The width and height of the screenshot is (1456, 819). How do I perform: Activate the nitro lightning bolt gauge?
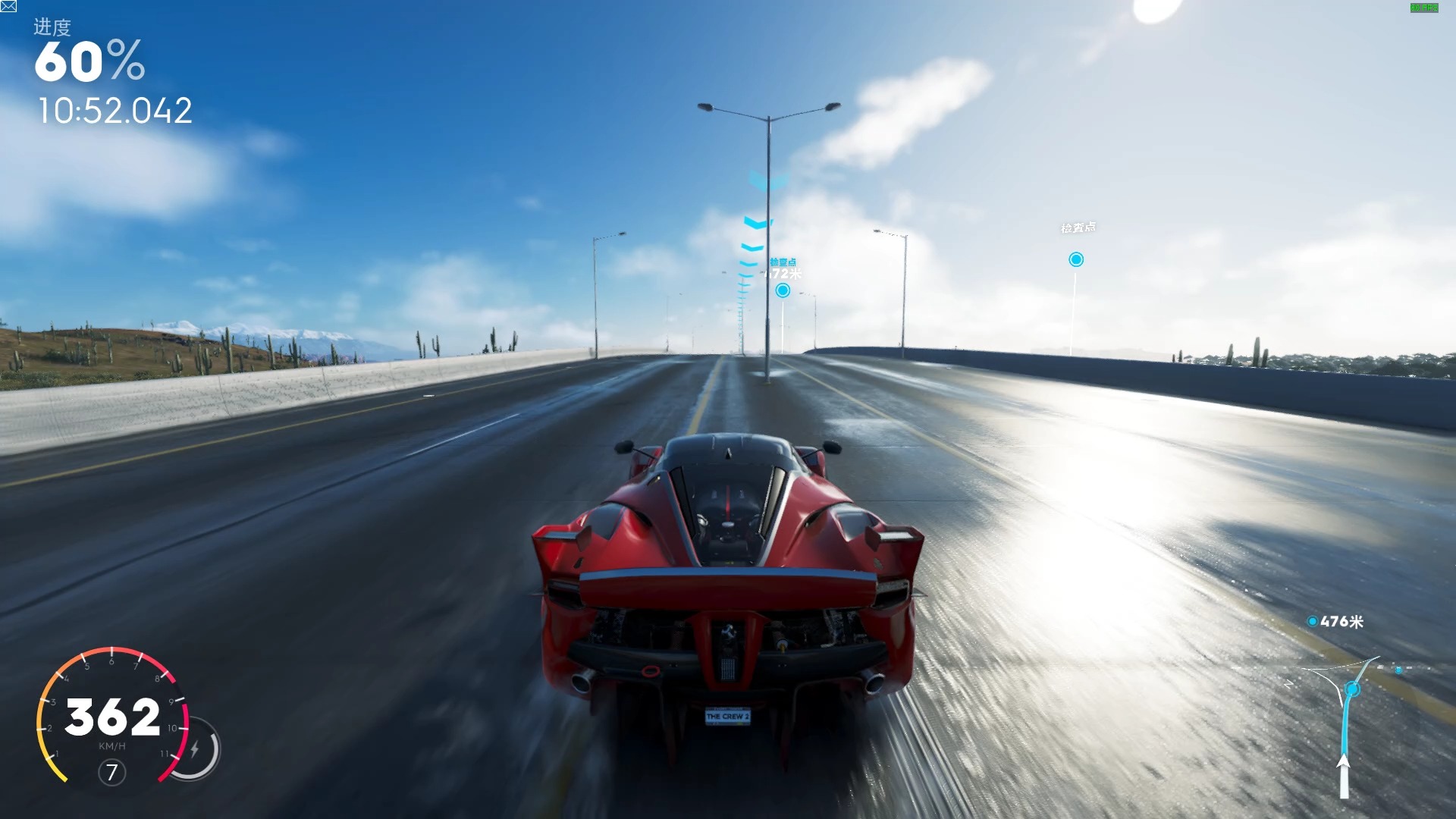(195, 750)
